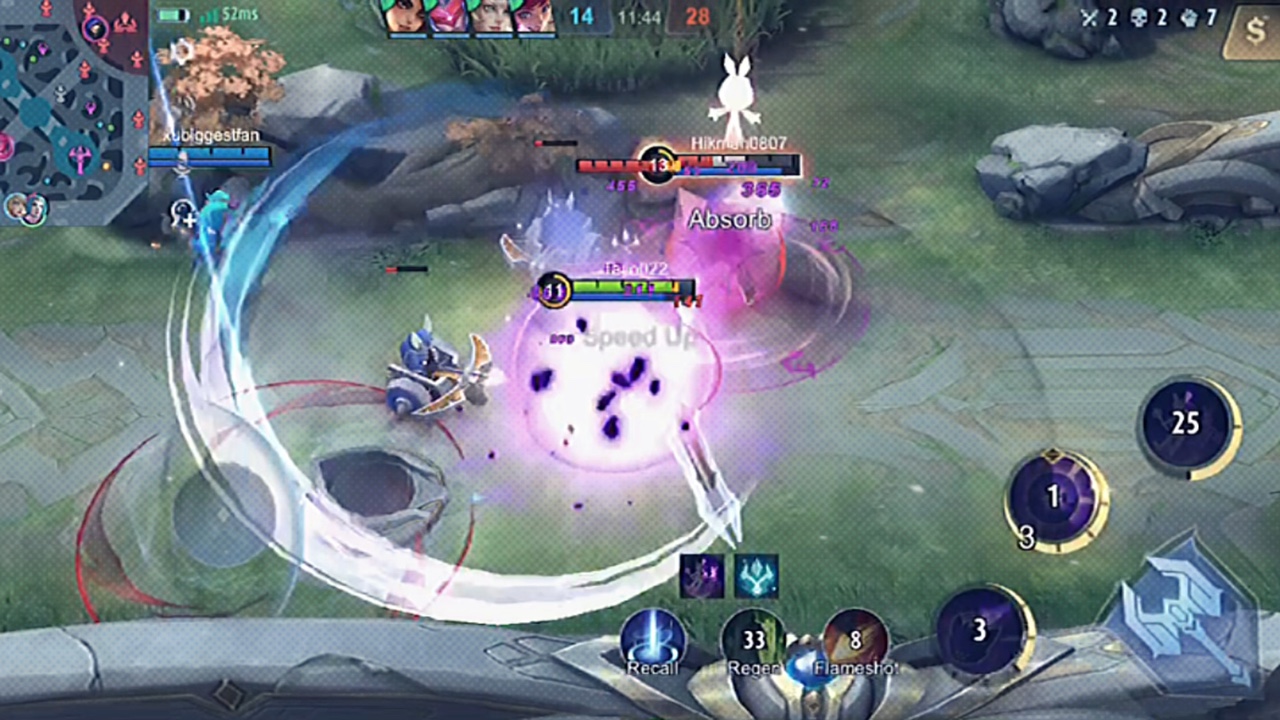Viewport: 1280px width, 720px height.
Task: Activate the purple skill showing cooldown 1
Action: tap(1054, 497)
